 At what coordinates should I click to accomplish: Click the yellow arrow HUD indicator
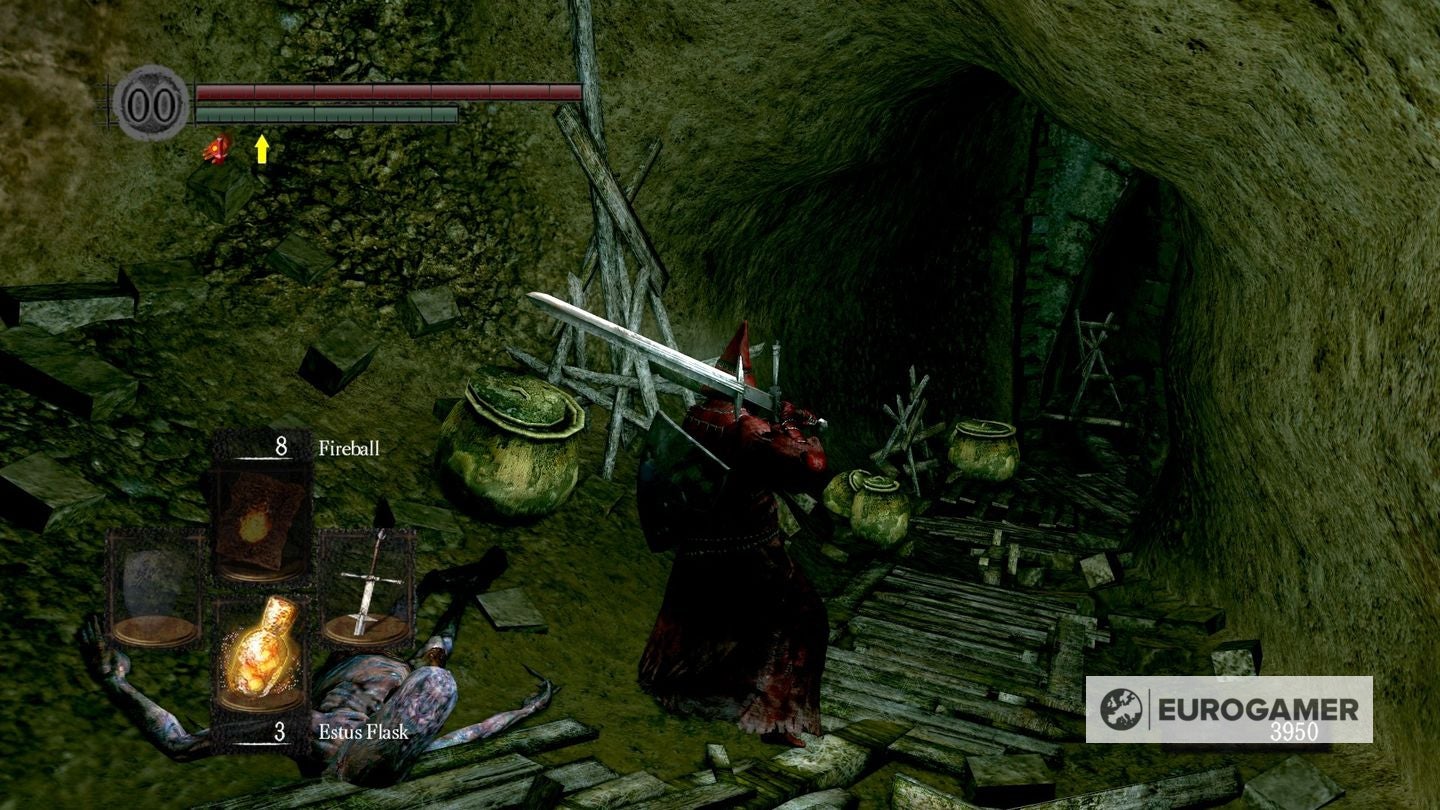(x=262, y=150)
